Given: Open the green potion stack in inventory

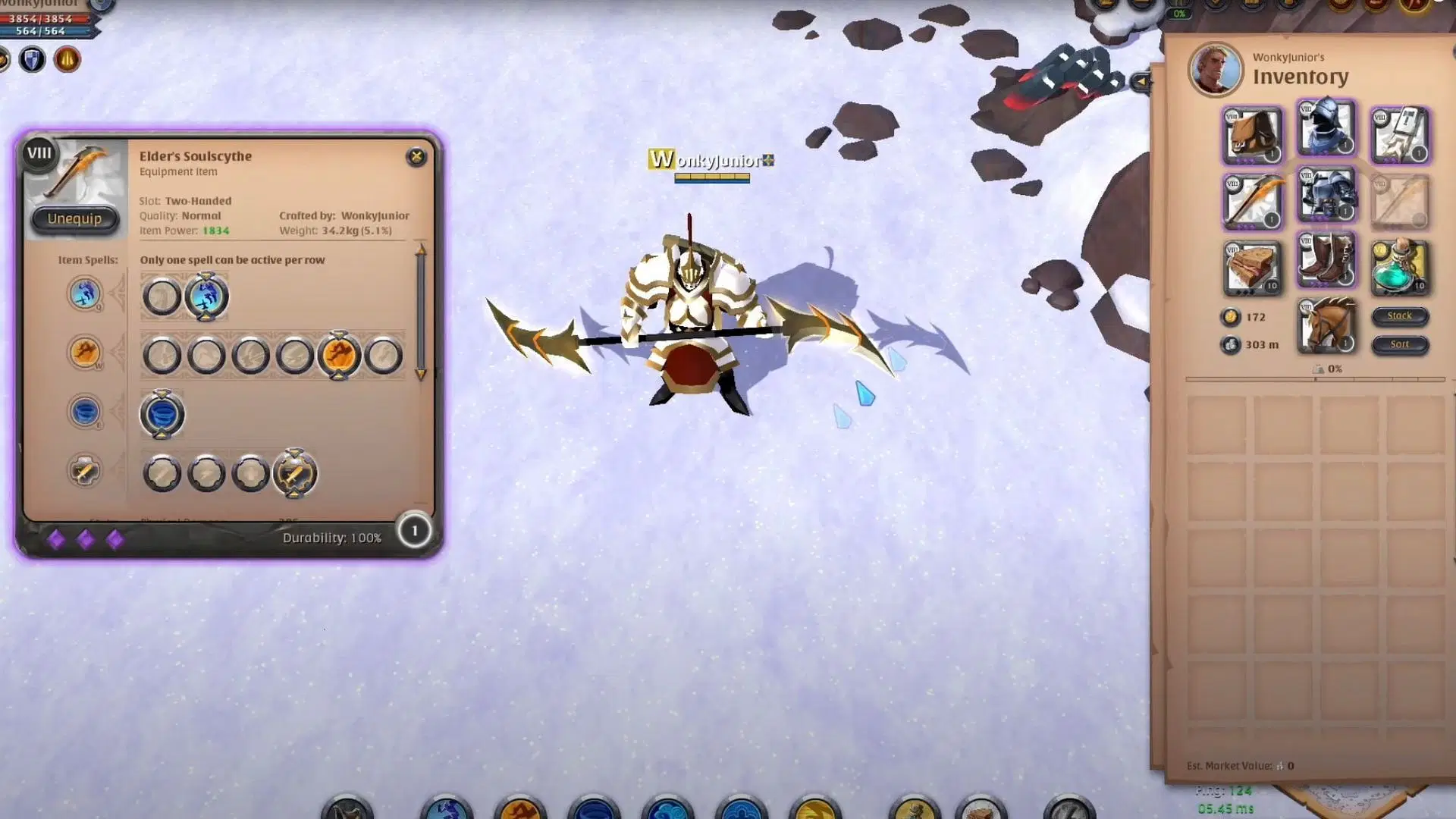Looking at the screenshot, I should coord(1399,265).
